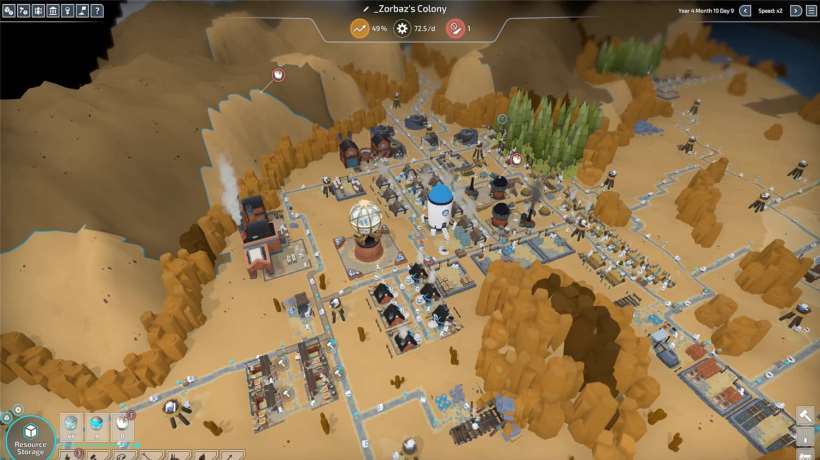Open the Resource Storage category button
Viewport: 820px width, 460px height.
point(30,438)
